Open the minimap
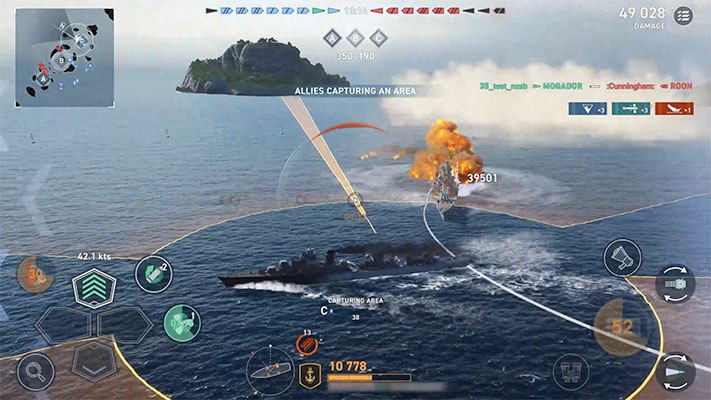This screenshot has width=711, height=400. pyautogui.click(x=64, y=57)
